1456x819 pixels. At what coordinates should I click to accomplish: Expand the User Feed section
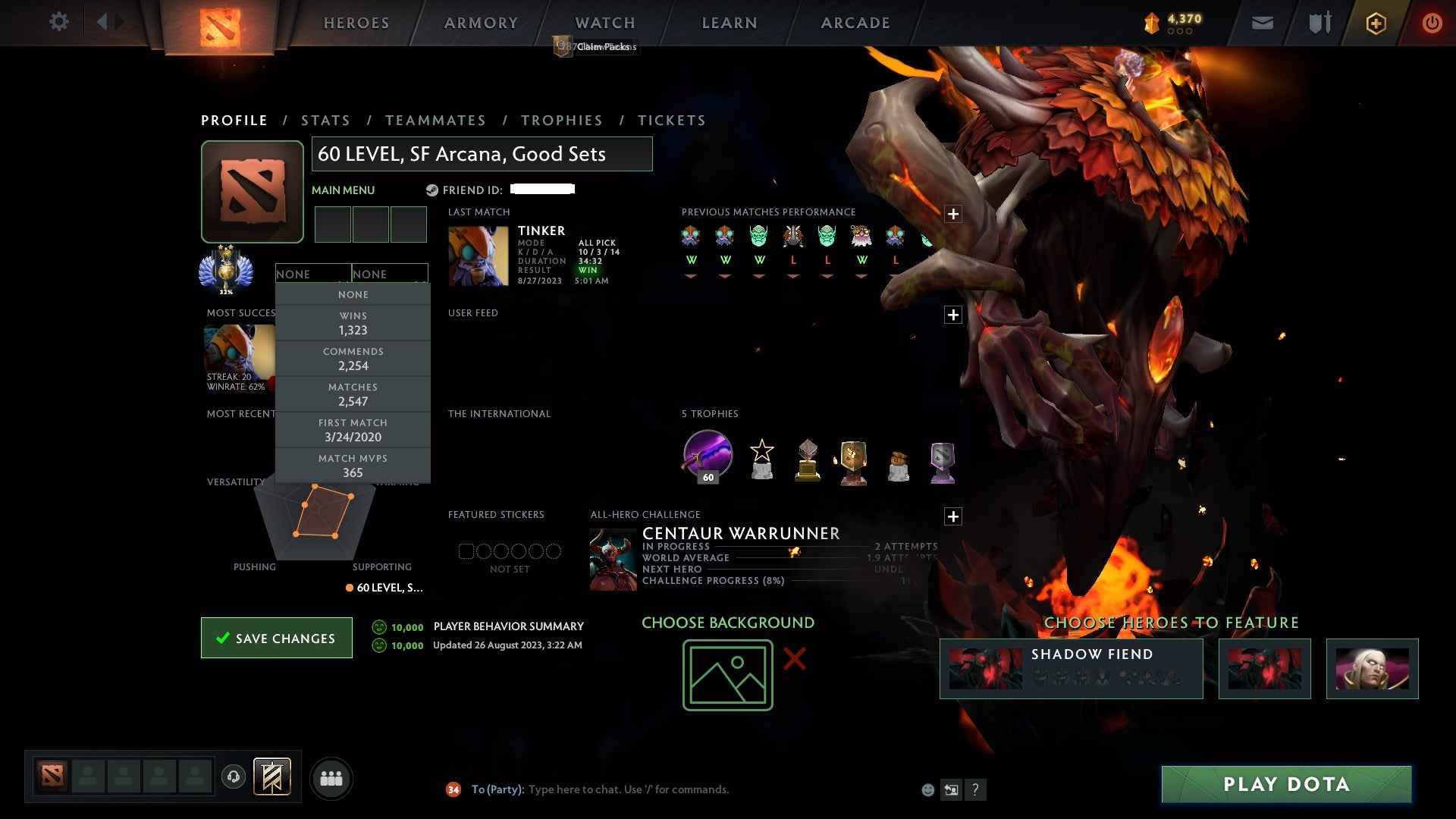point(952,312)
